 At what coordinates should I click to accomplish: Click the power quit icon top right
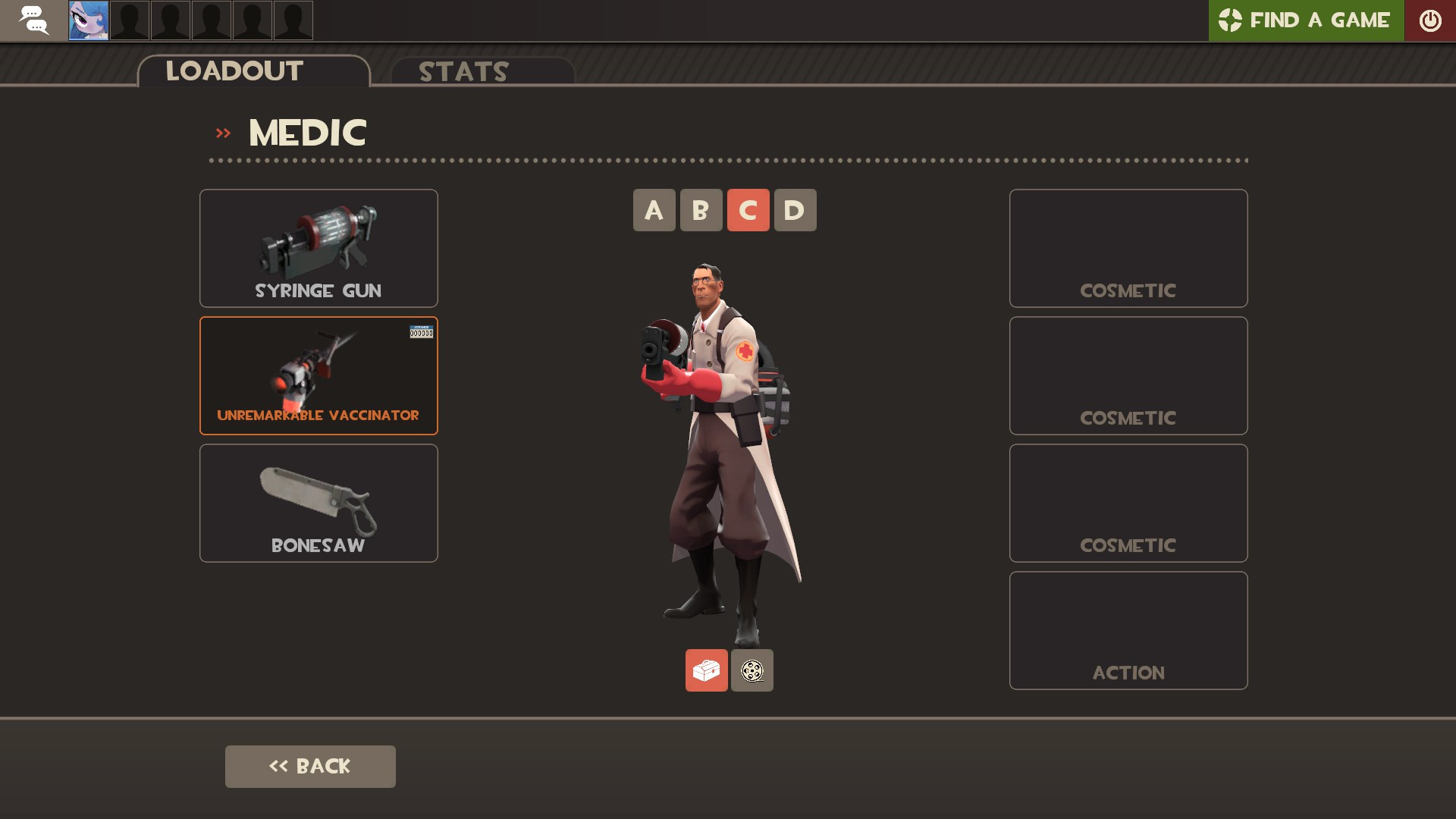pyautogui.click(x=1432, y=20)
